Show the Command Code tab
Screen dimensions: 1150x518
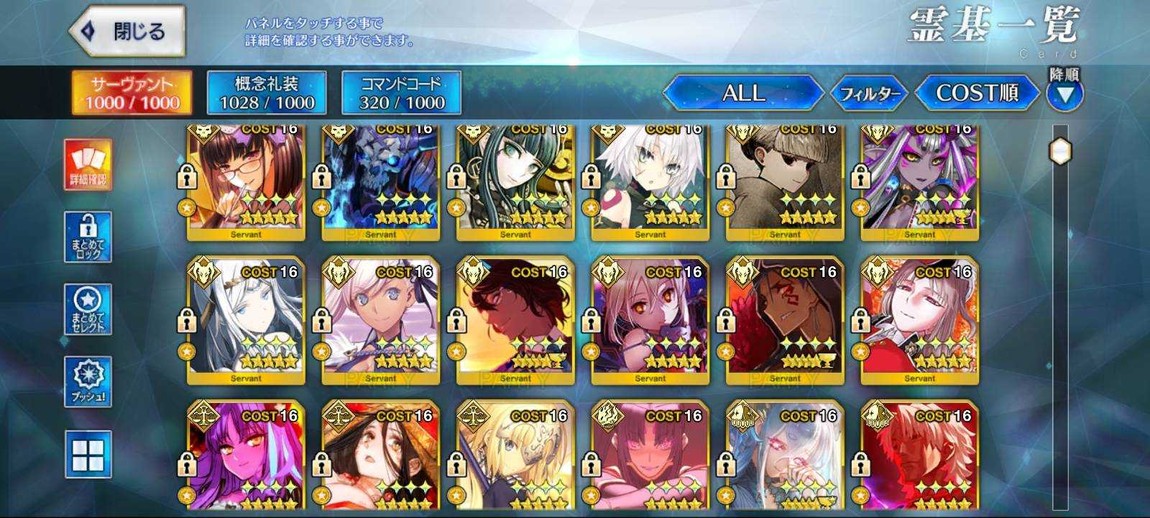pos(401,92)
